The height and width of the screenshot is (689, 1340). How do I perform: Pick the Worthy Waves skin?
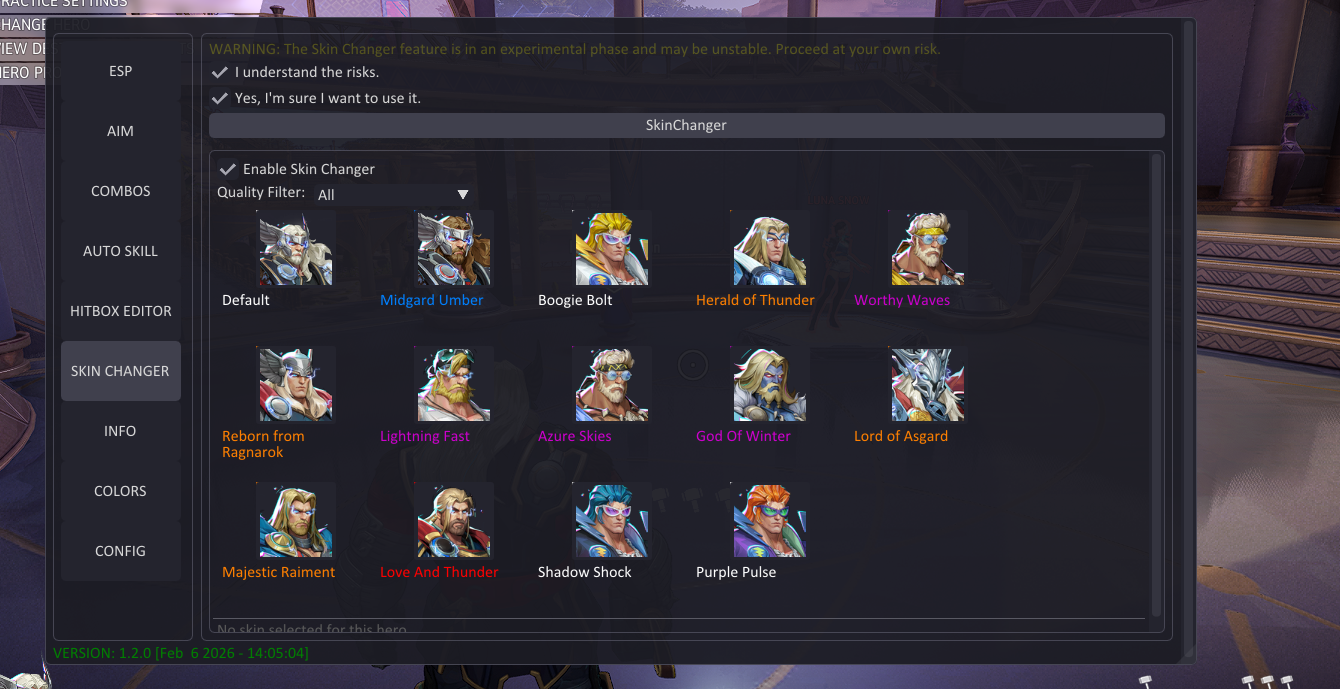pyautogui.click(x=928, y=249)
